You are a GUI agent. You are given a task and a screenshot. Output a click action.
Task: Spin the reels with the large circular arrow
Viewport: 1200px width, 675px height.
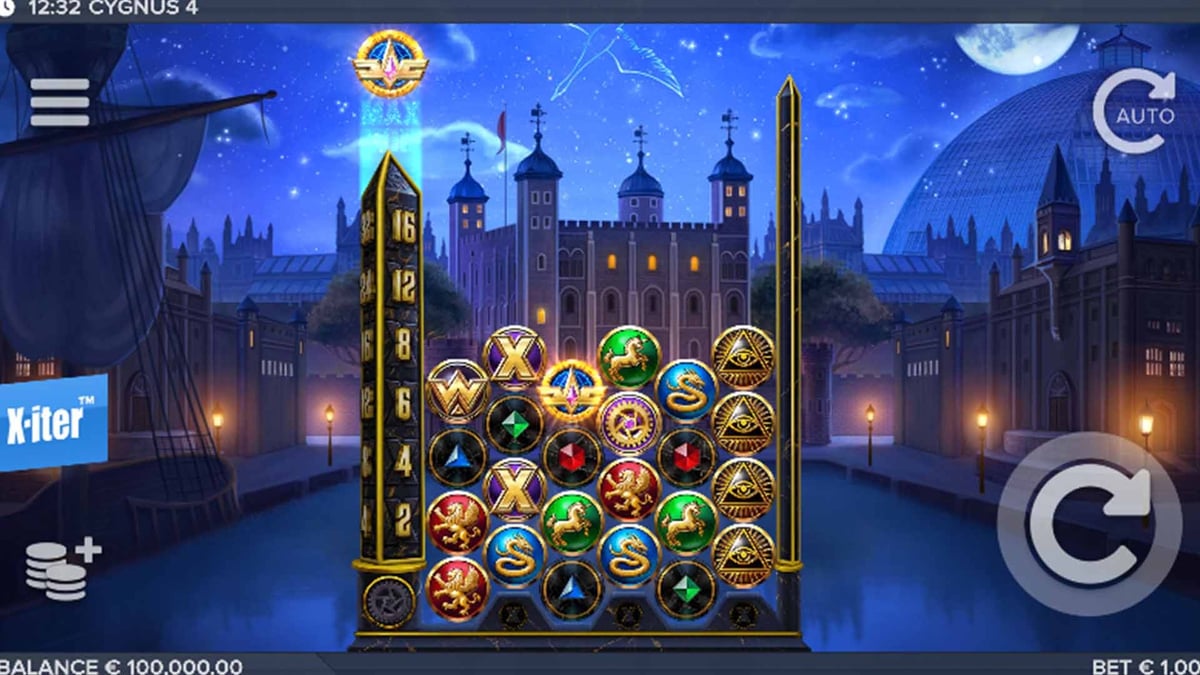(x=1087, y=522)
